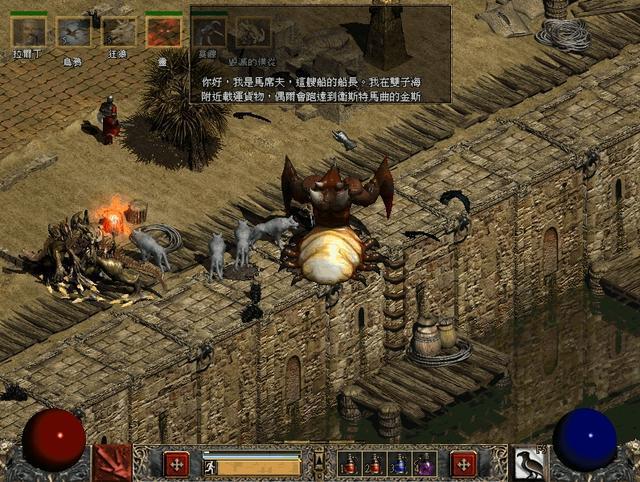
Task: Click the right red cross skill button
Action: (463, 464)
